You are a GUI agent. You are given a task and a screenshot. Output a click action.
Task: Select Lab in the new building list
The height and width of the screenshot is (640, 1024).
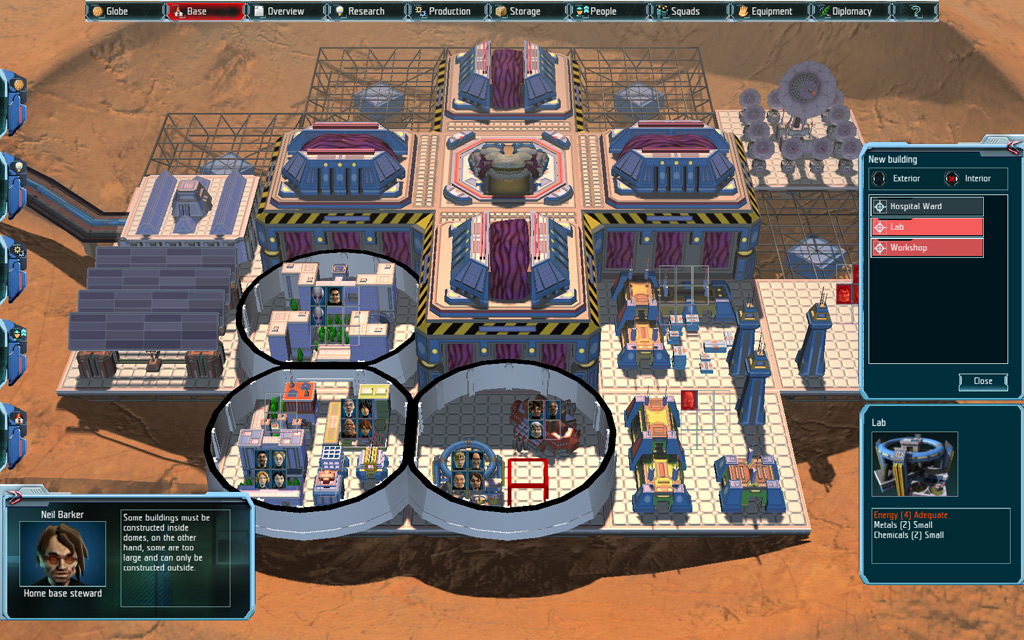pyautogui.click(x=927, y=227)
